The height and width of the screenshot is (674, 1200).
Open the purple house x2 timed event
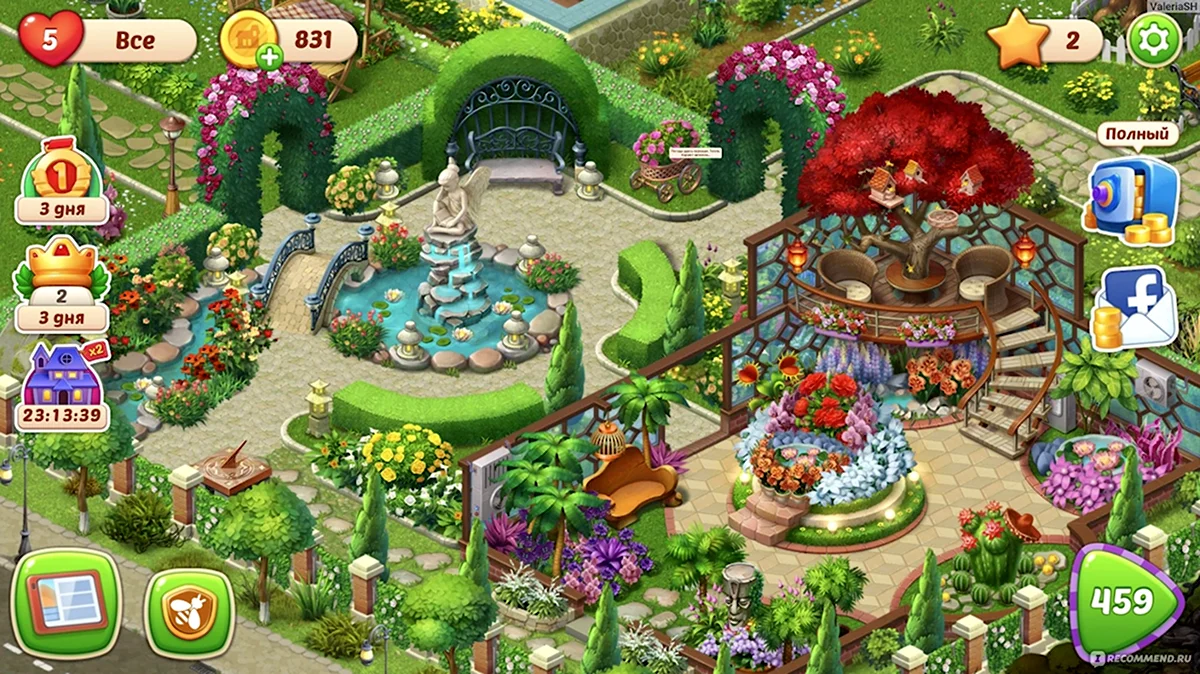62,387
